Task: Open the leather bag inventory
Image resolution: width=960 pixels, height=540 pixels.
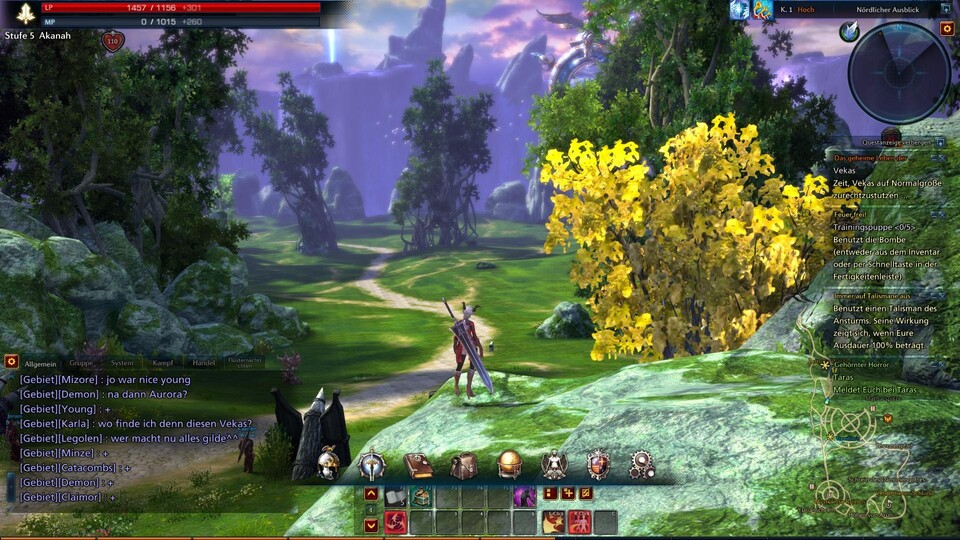Action: coord(463,465)
